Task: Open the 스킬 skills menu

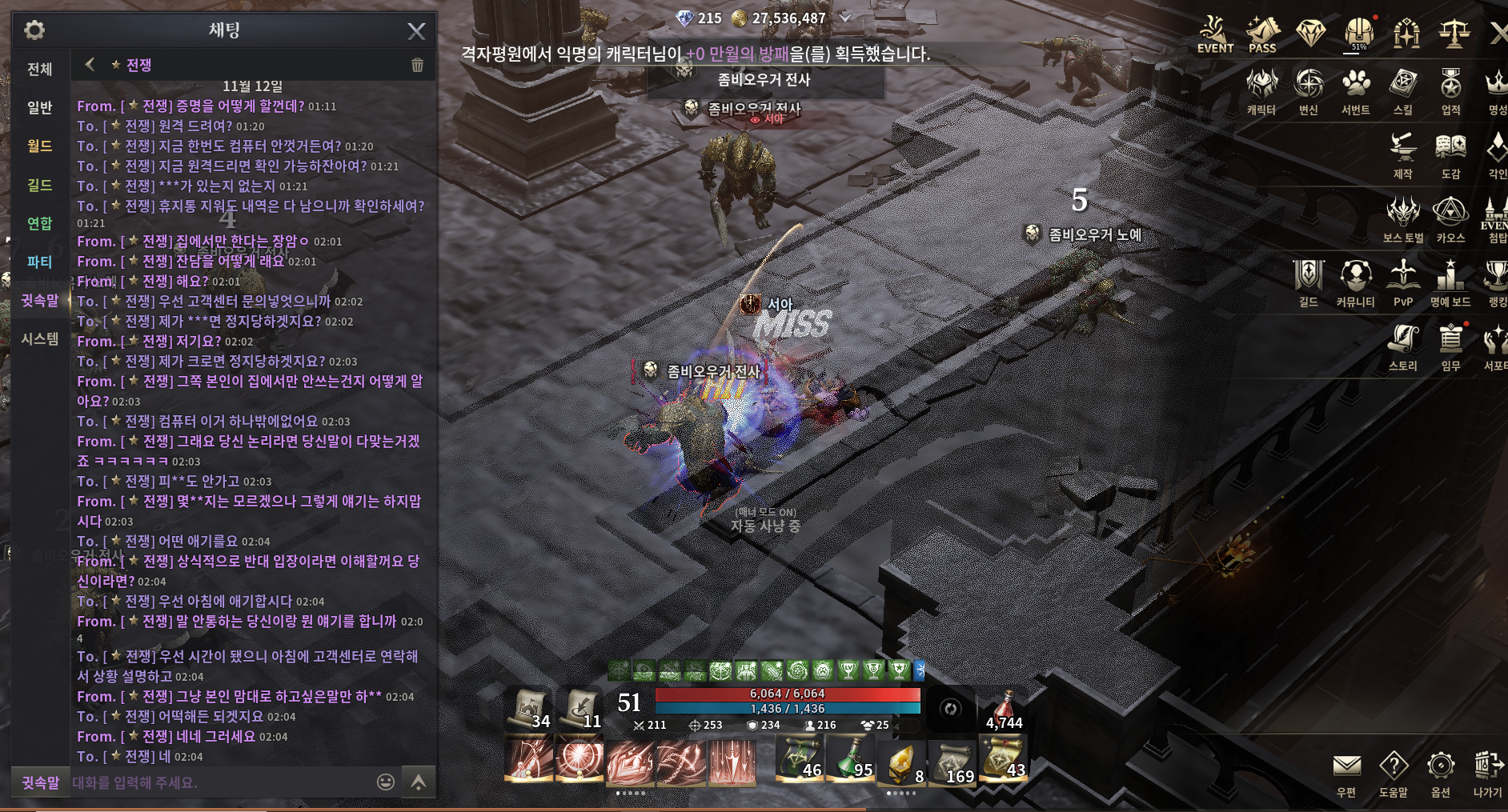Action: point(1403,91)
